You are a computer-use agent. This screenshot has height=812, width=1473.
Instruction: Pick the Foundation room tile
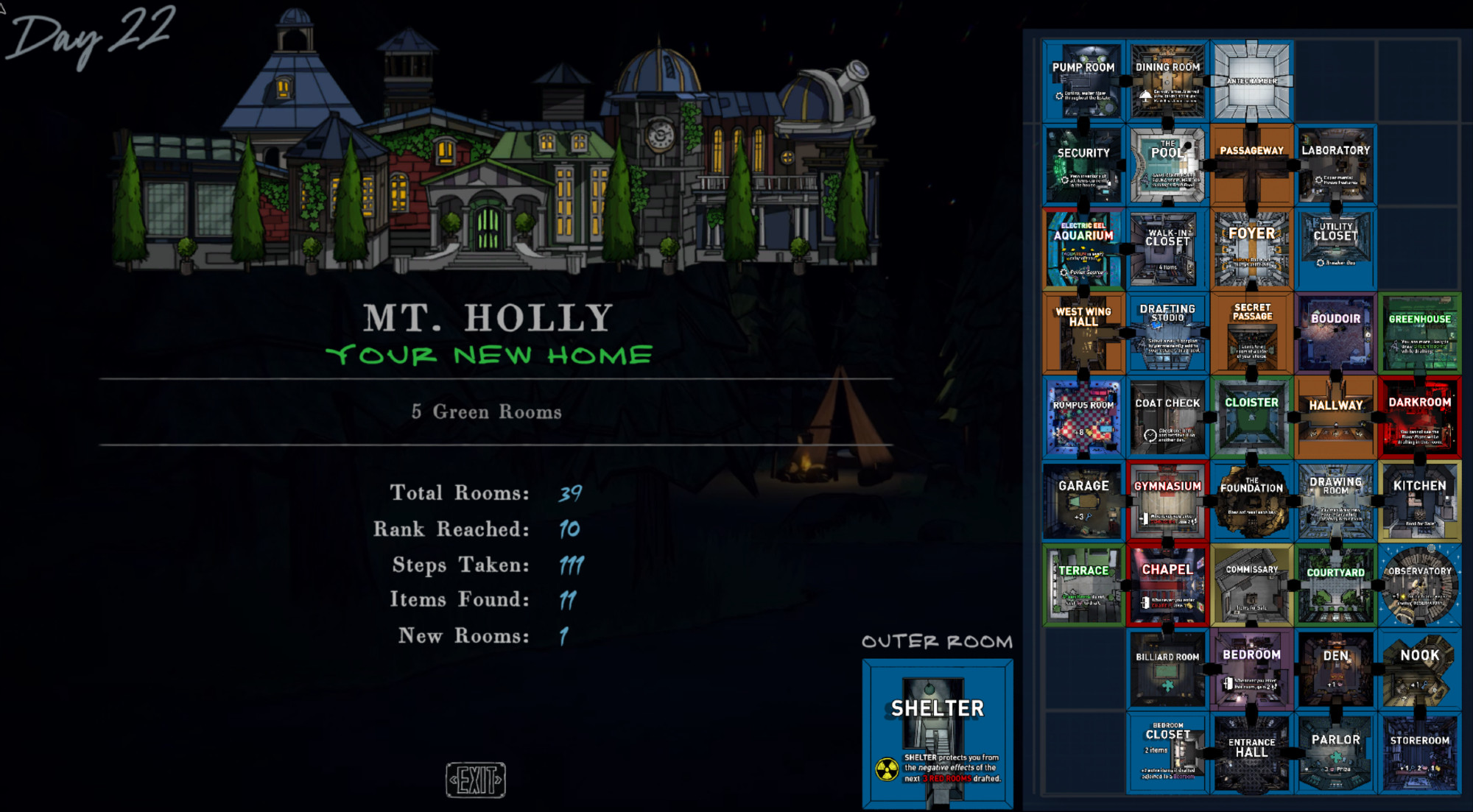1252,501
